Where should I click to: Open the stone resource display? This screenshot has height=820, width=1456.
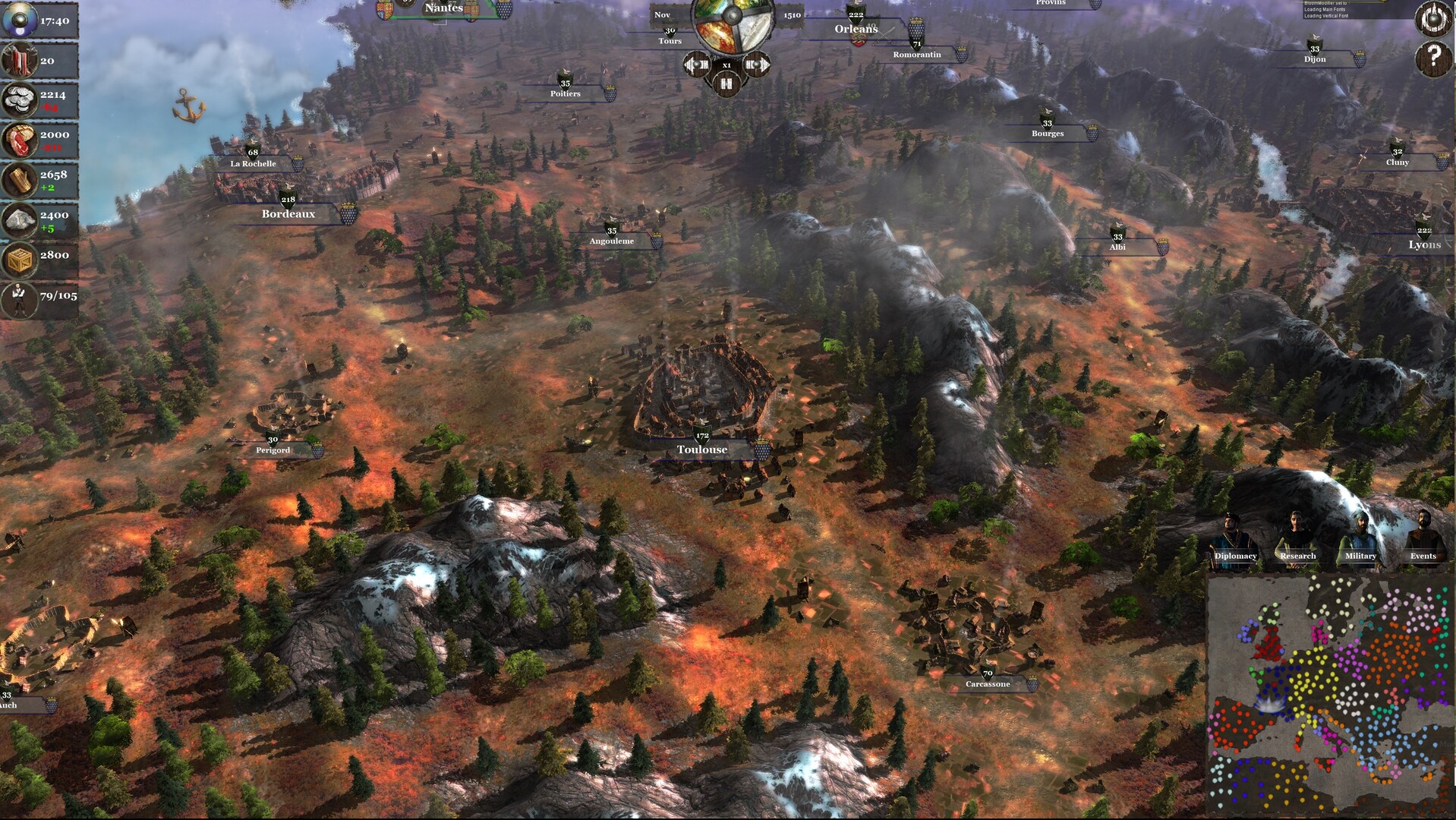coord(20,219)
